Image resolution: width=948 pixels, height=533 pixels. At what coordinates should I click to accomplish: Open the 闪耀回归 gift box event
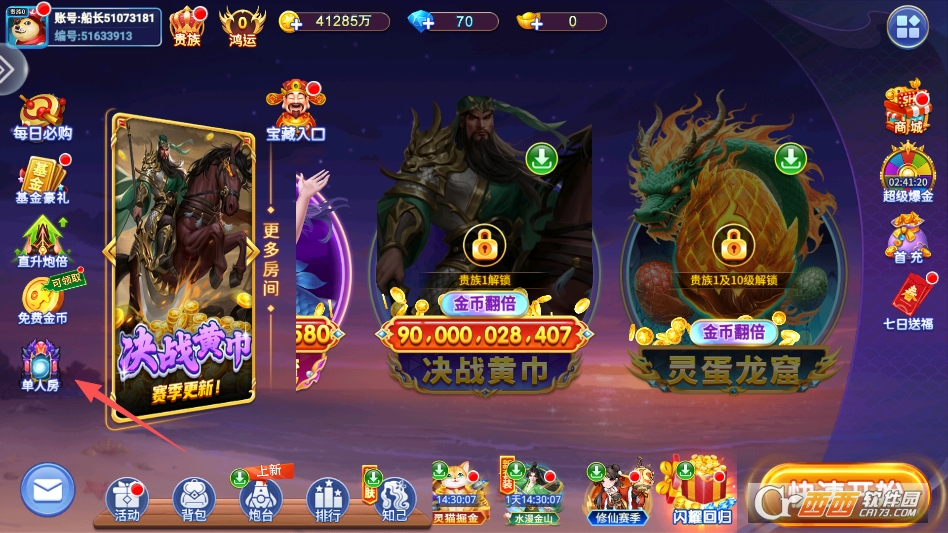(701, 492)
